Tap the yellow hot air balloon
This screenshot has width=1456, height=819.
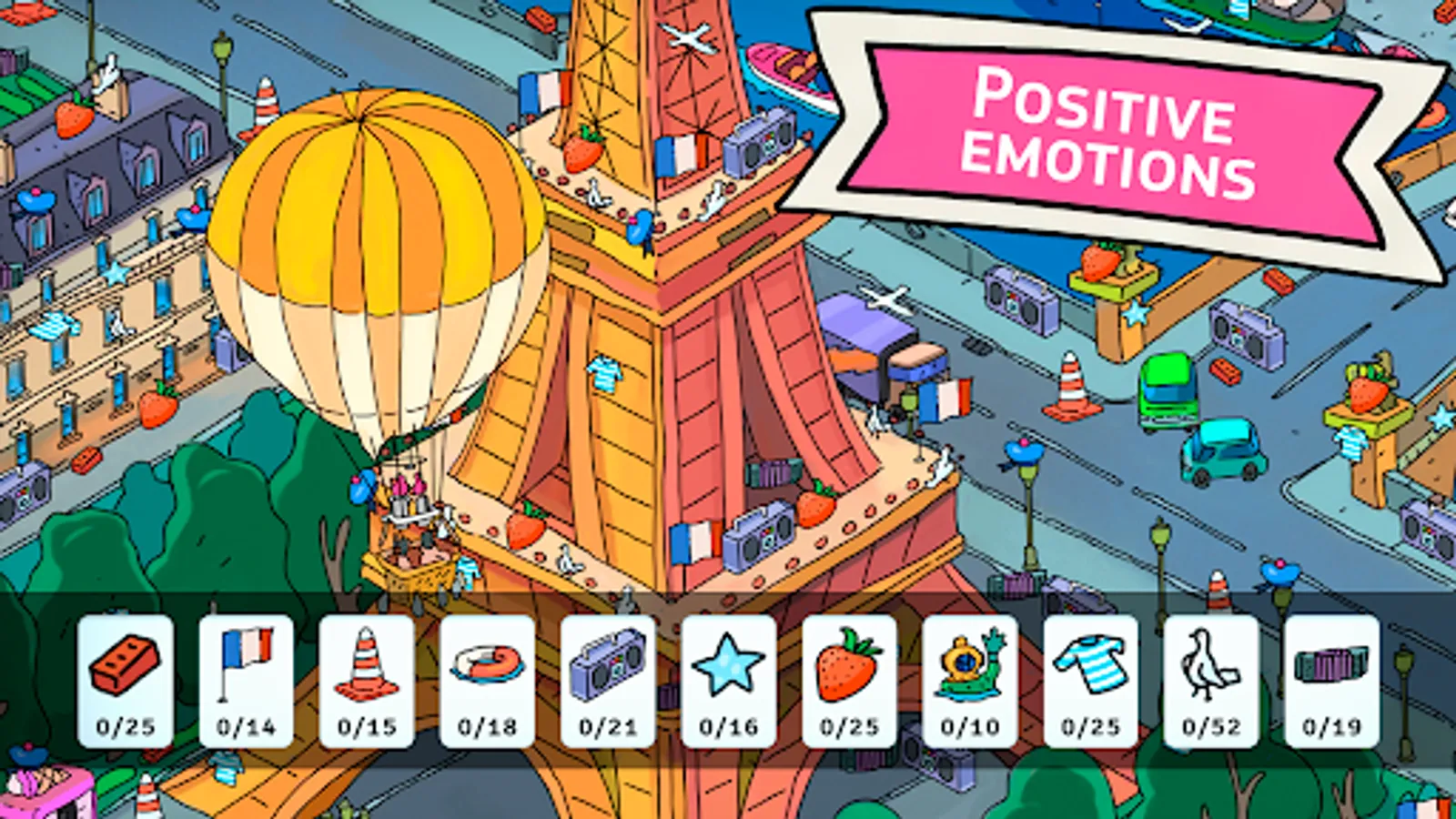click(x=359, y=255)
